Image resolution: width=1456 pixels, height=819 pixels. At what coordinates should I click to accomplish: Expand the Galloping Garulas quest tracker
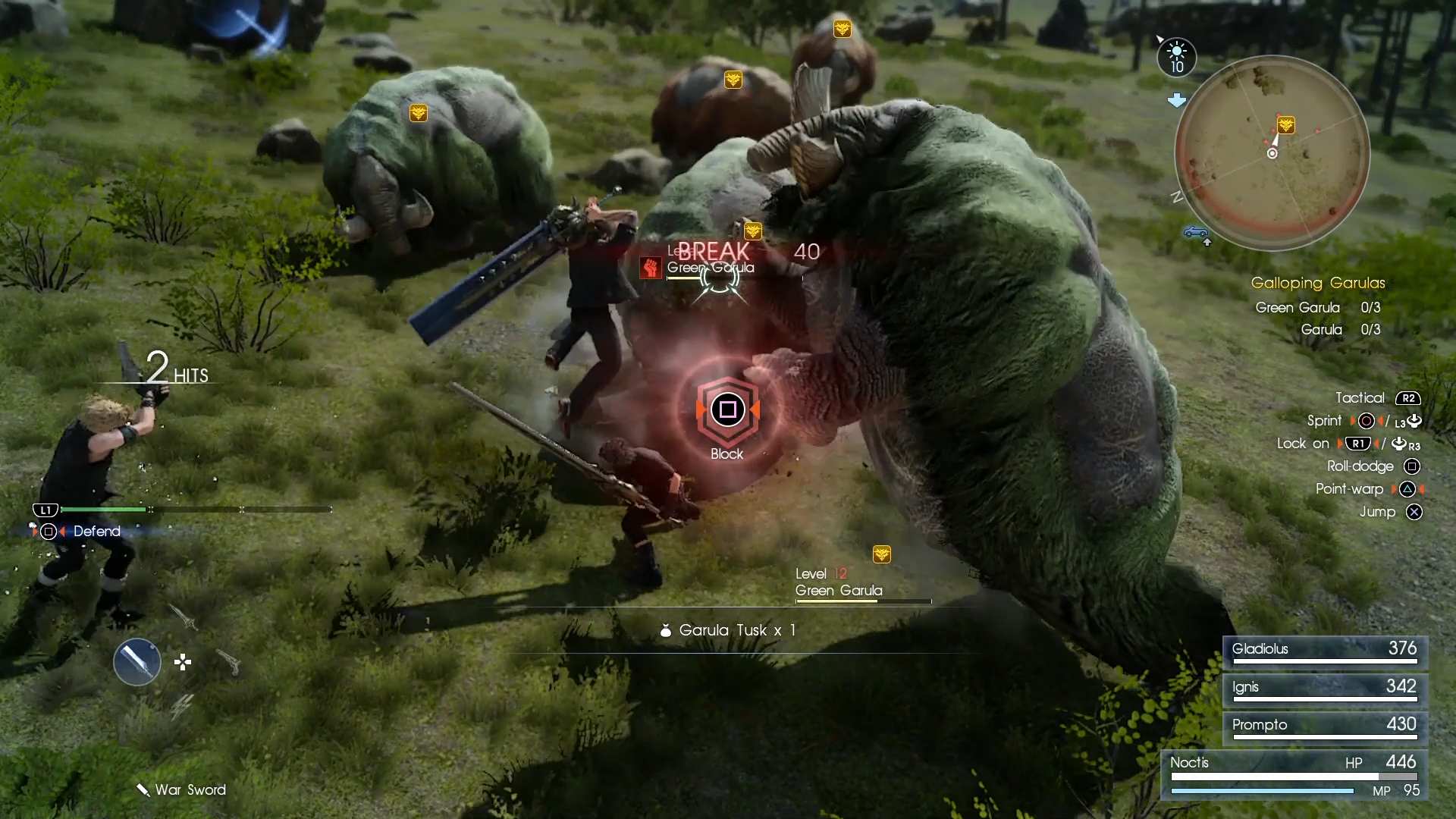tap(1318, 282)
